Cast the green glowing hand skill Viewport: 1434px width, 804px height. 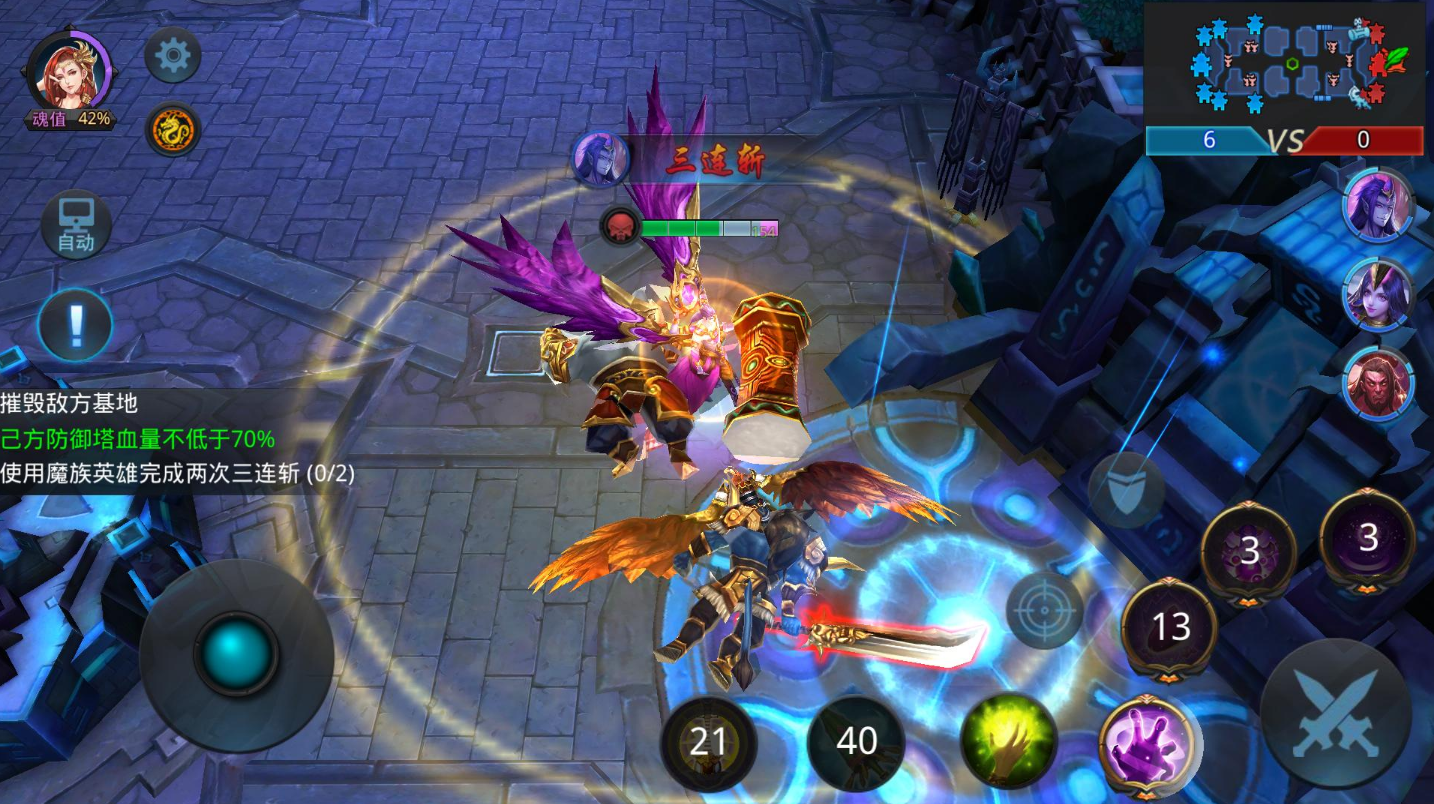[1008, 741]
